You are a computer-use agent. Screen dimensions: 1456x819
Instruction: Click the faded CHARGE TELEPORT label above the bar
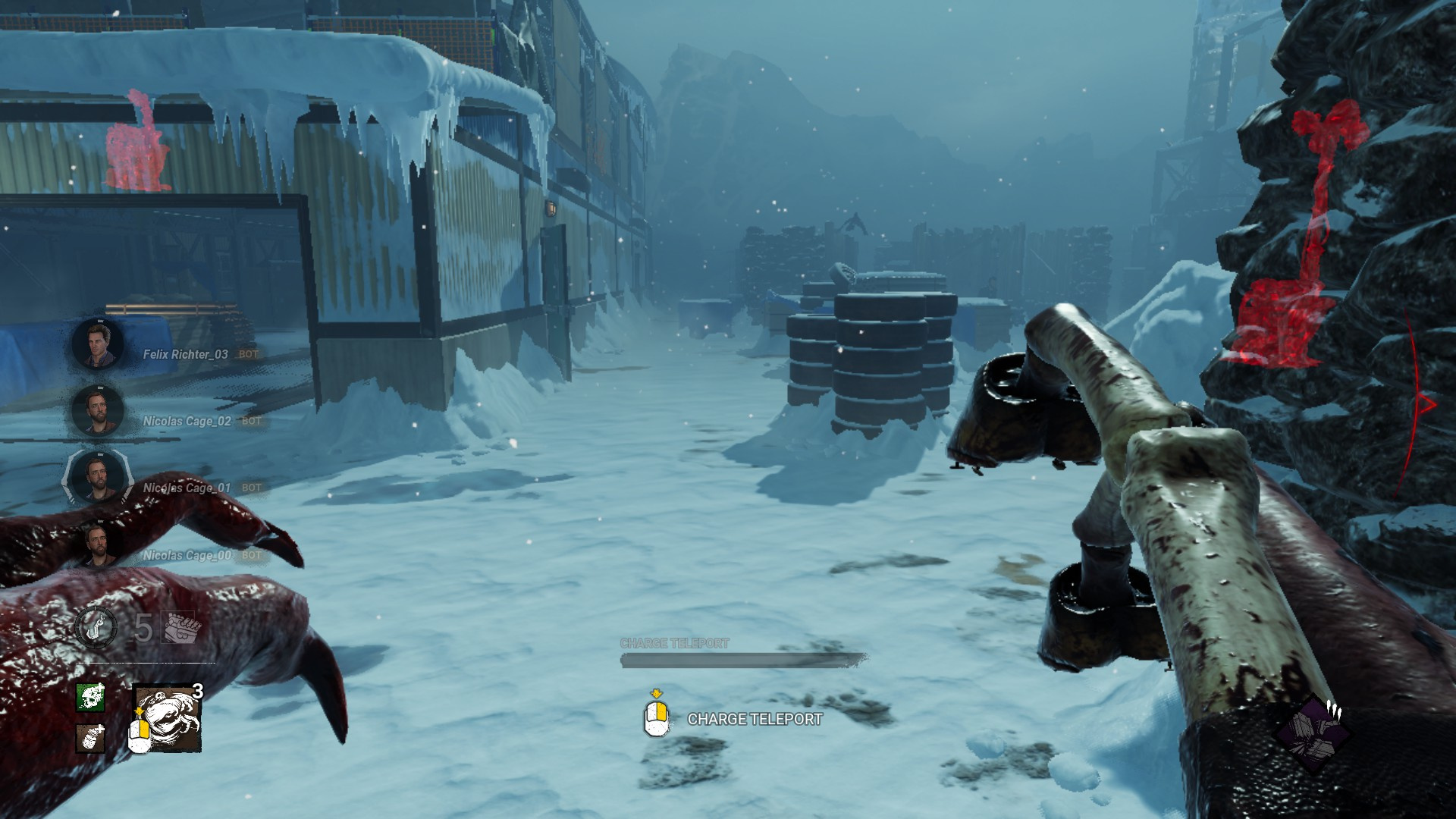point(673,643)
